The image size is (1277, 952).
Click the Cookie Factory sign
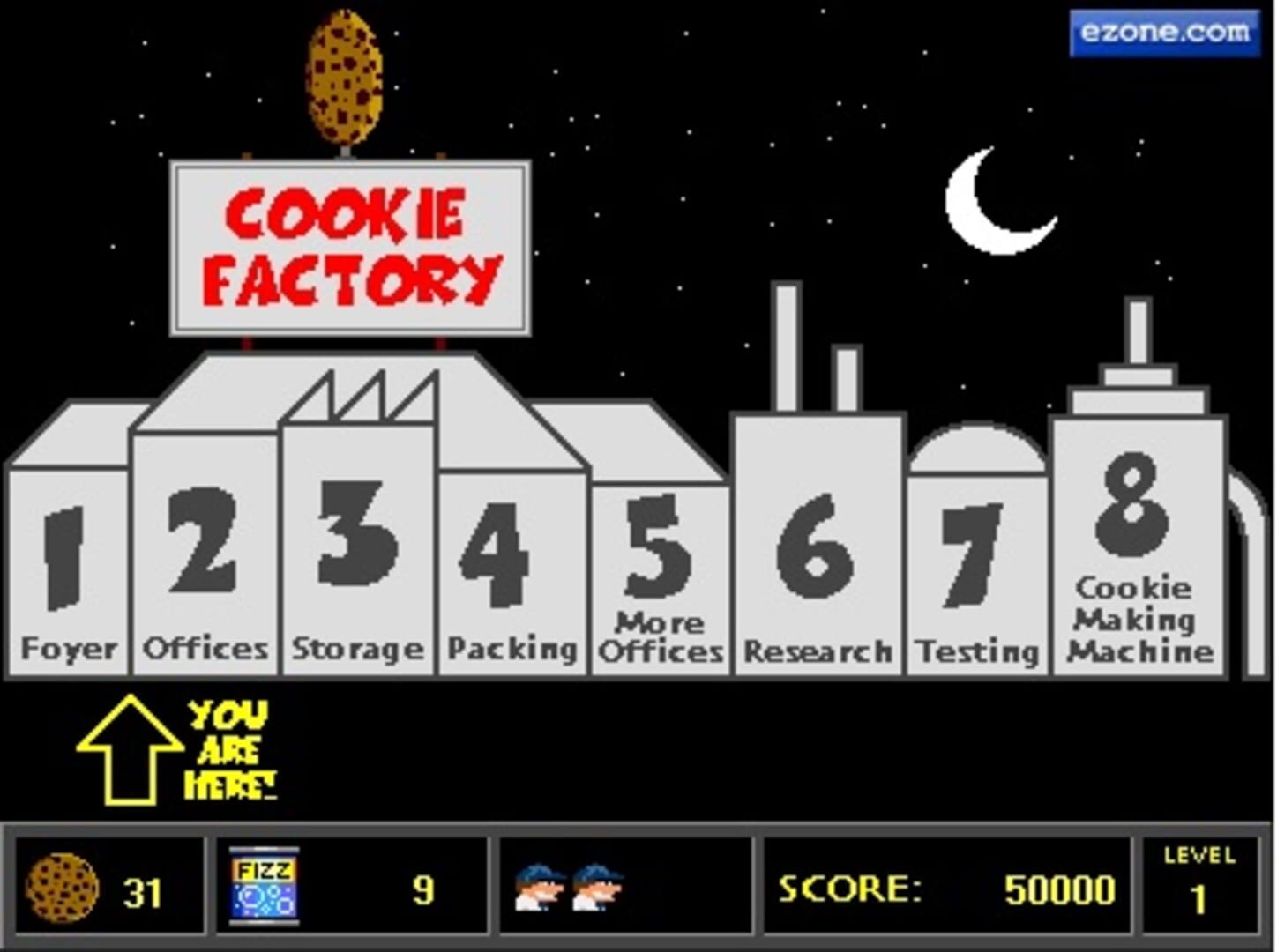tap(350, 247)
